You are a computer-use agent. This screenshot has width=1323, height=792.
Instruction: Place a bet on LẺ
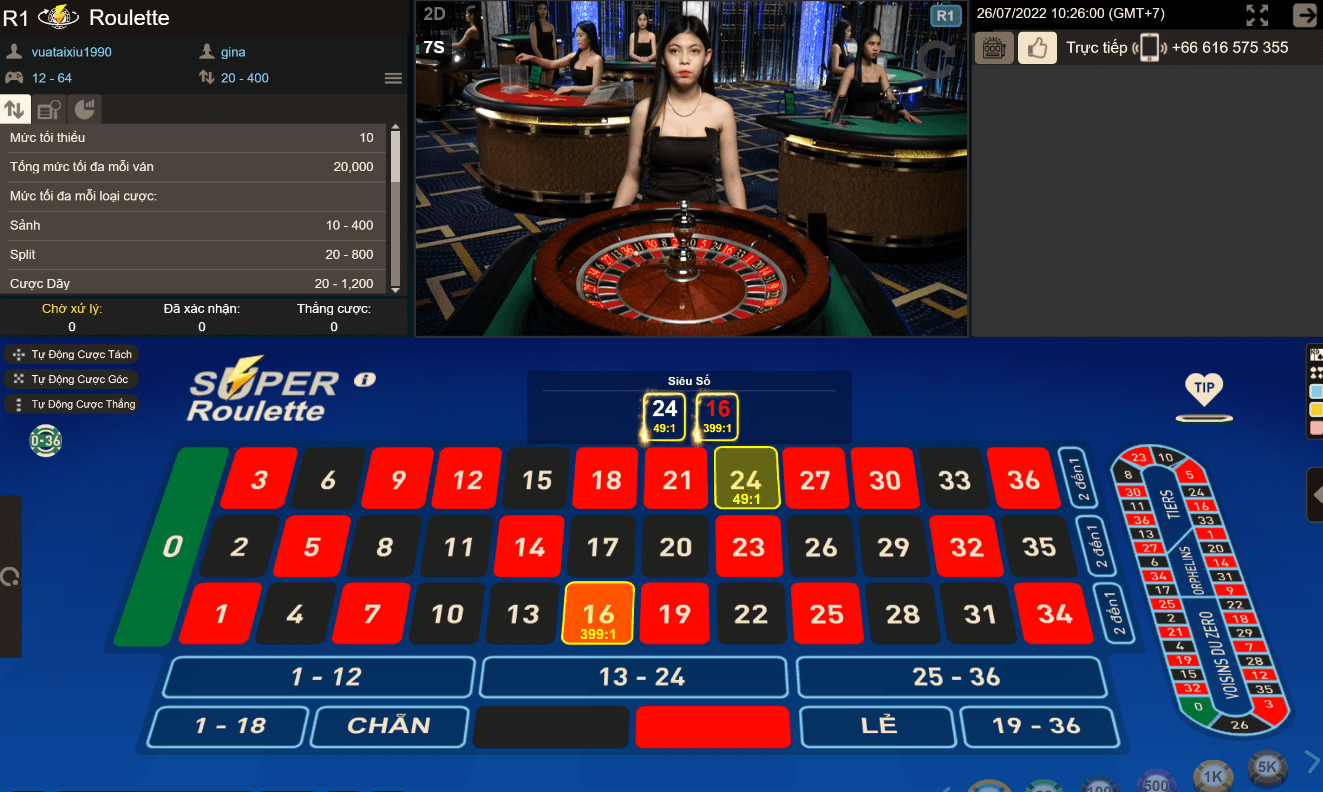pos(878,726)
